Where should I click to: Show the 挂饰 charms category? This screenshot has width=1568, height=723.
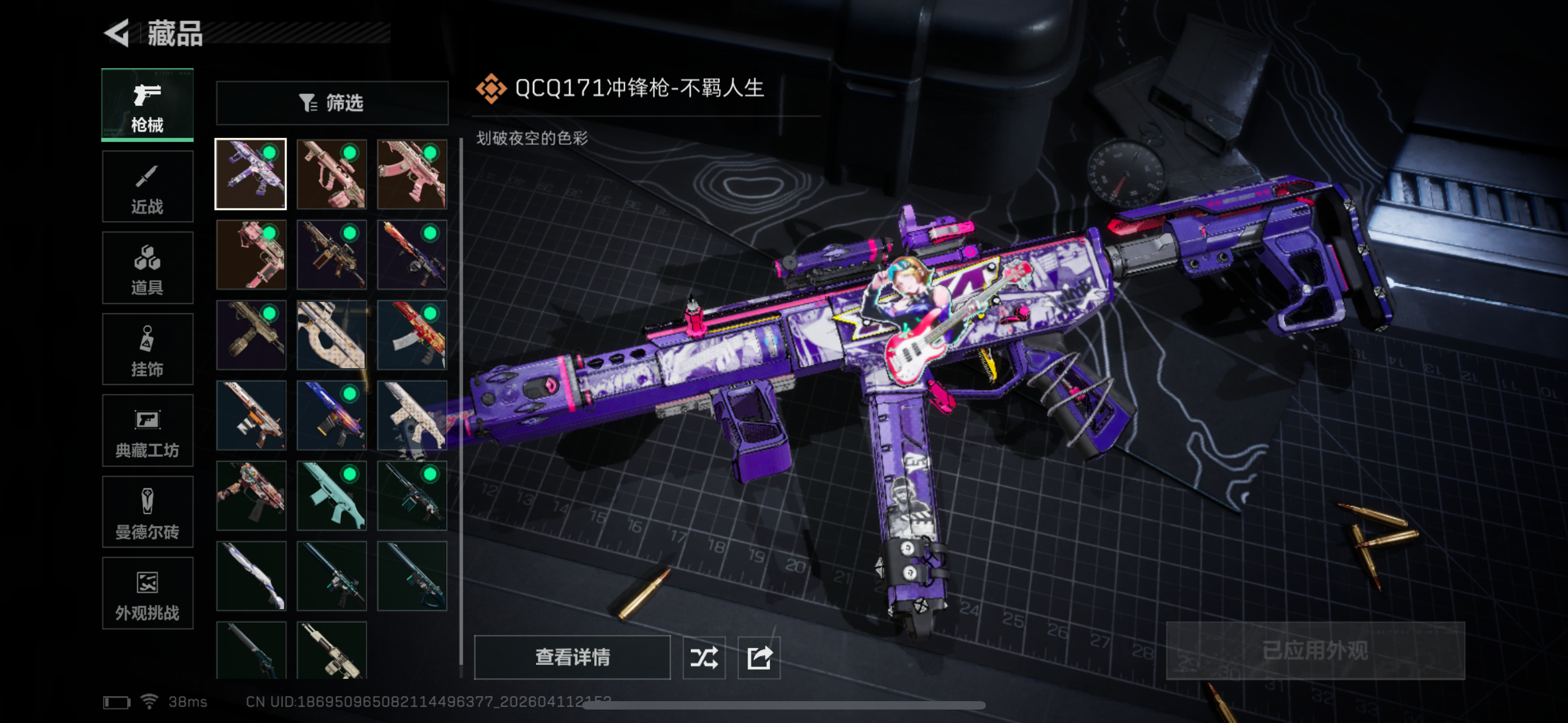147,349
